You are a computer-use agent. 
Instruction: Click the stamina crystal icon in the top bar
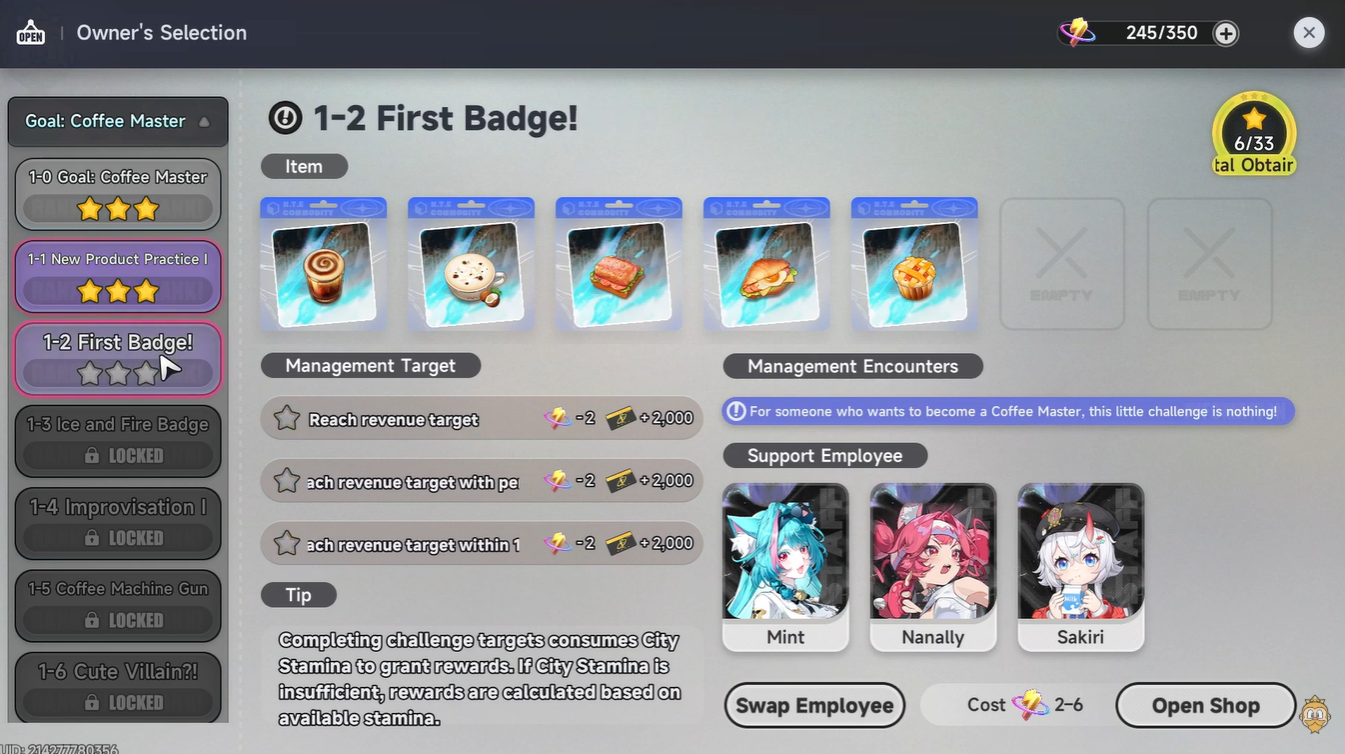pyautogui.click(x=1077, y=31)
